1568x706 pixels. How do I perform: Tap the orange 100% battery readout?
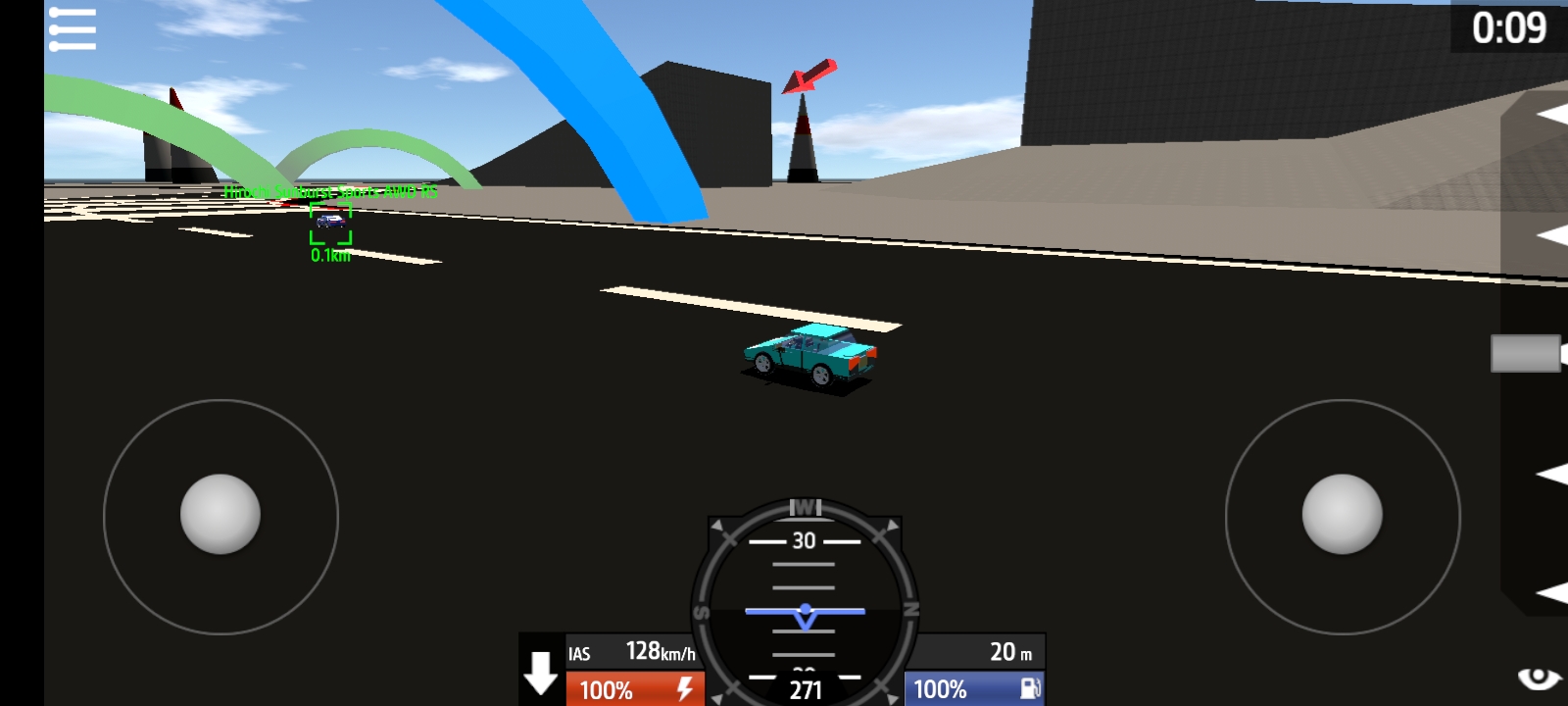(608, 689)
